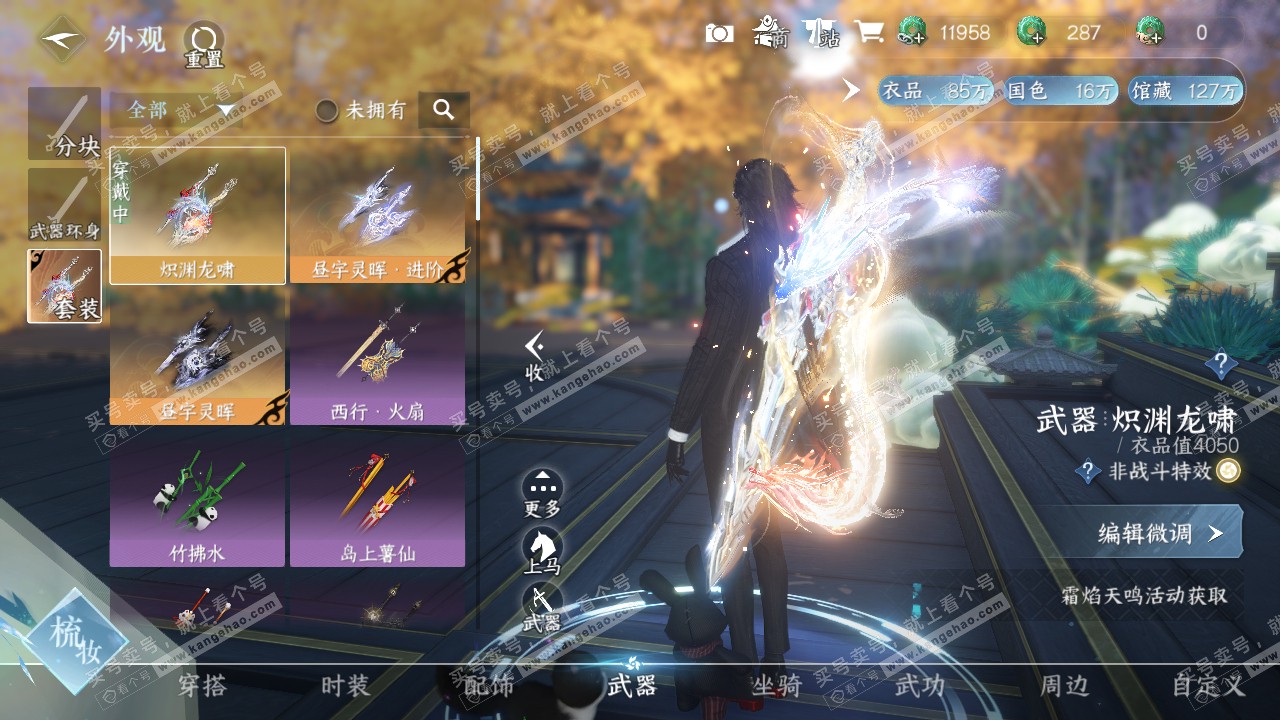
Task: Open the 全部 filter dropdown
Action: (180, 110)
